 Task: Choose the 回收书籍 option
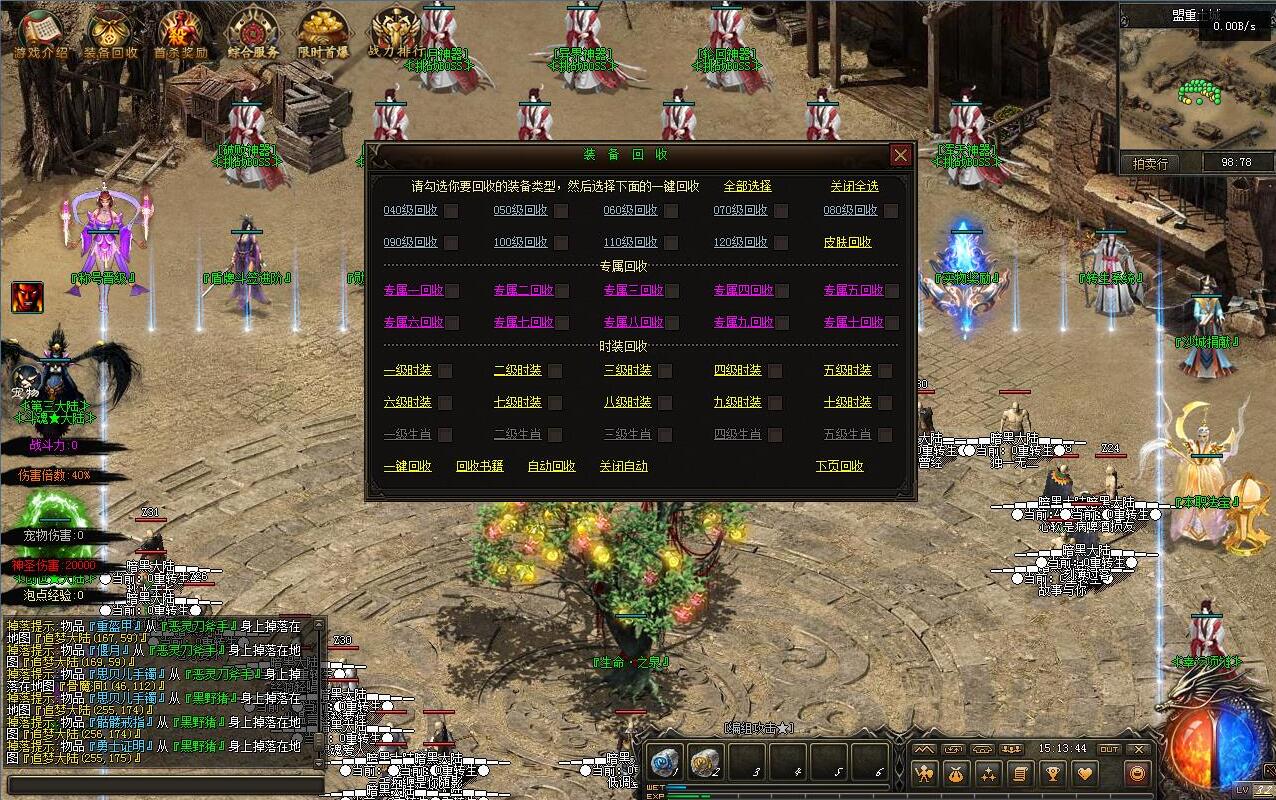click(x=479, y=466)
